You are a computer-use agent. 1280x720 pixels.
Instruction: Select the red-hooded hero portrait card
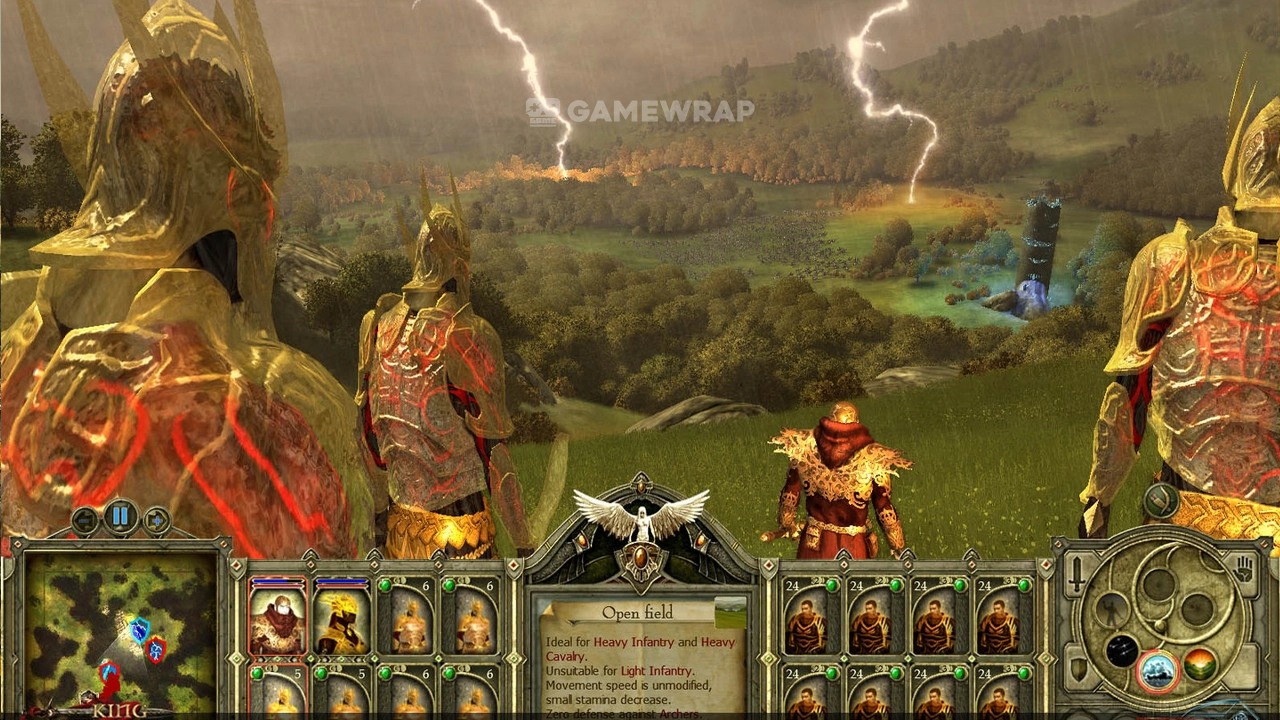pyautogui.click(x=277, y=619)
